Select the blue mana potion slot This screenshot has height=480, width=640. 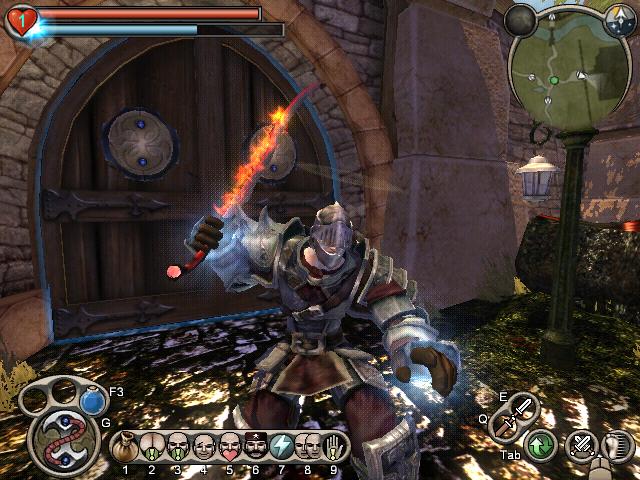(93, 401)
